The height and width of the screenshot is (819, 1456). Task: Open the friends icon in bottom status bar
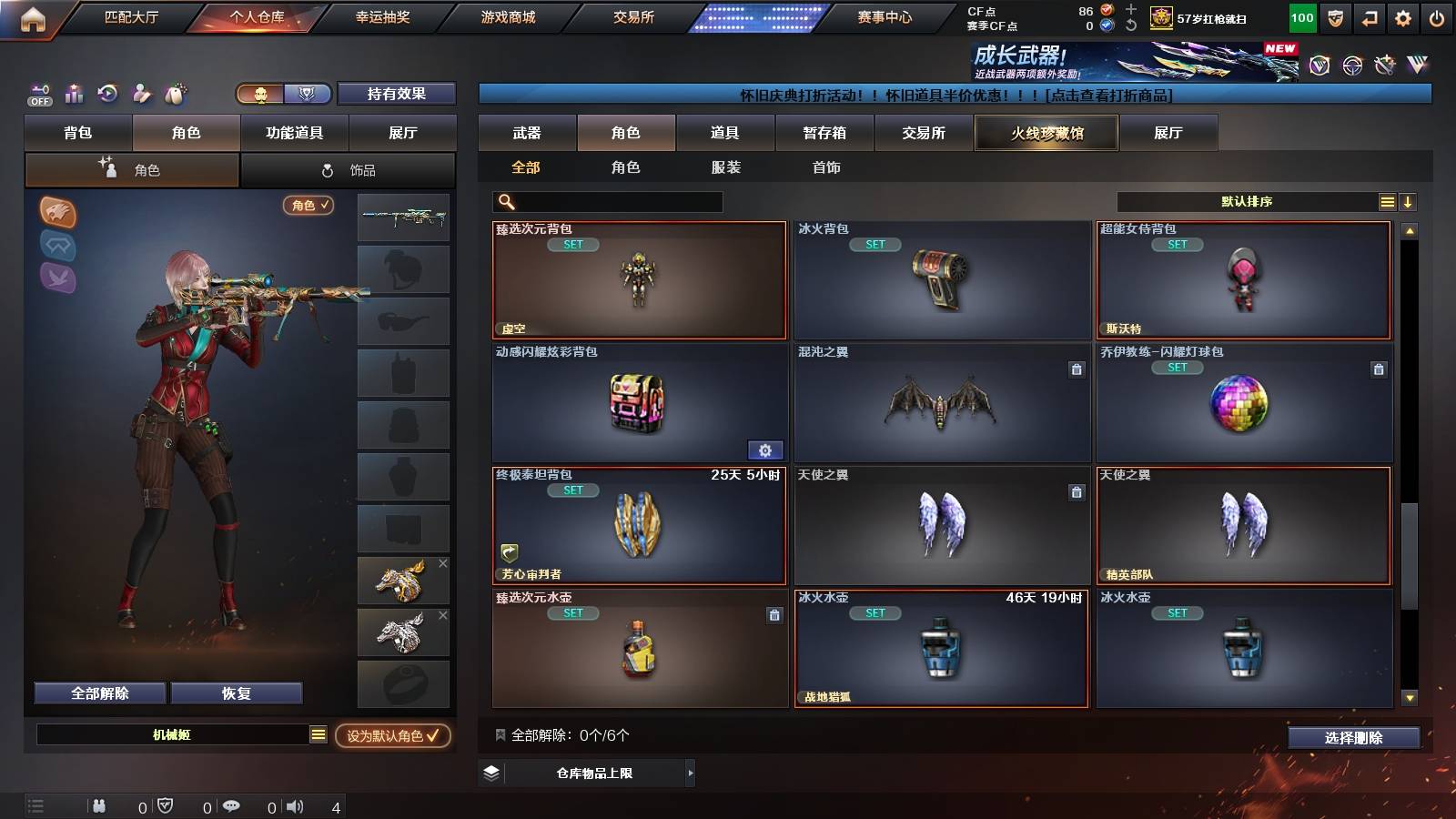[100, 806]
